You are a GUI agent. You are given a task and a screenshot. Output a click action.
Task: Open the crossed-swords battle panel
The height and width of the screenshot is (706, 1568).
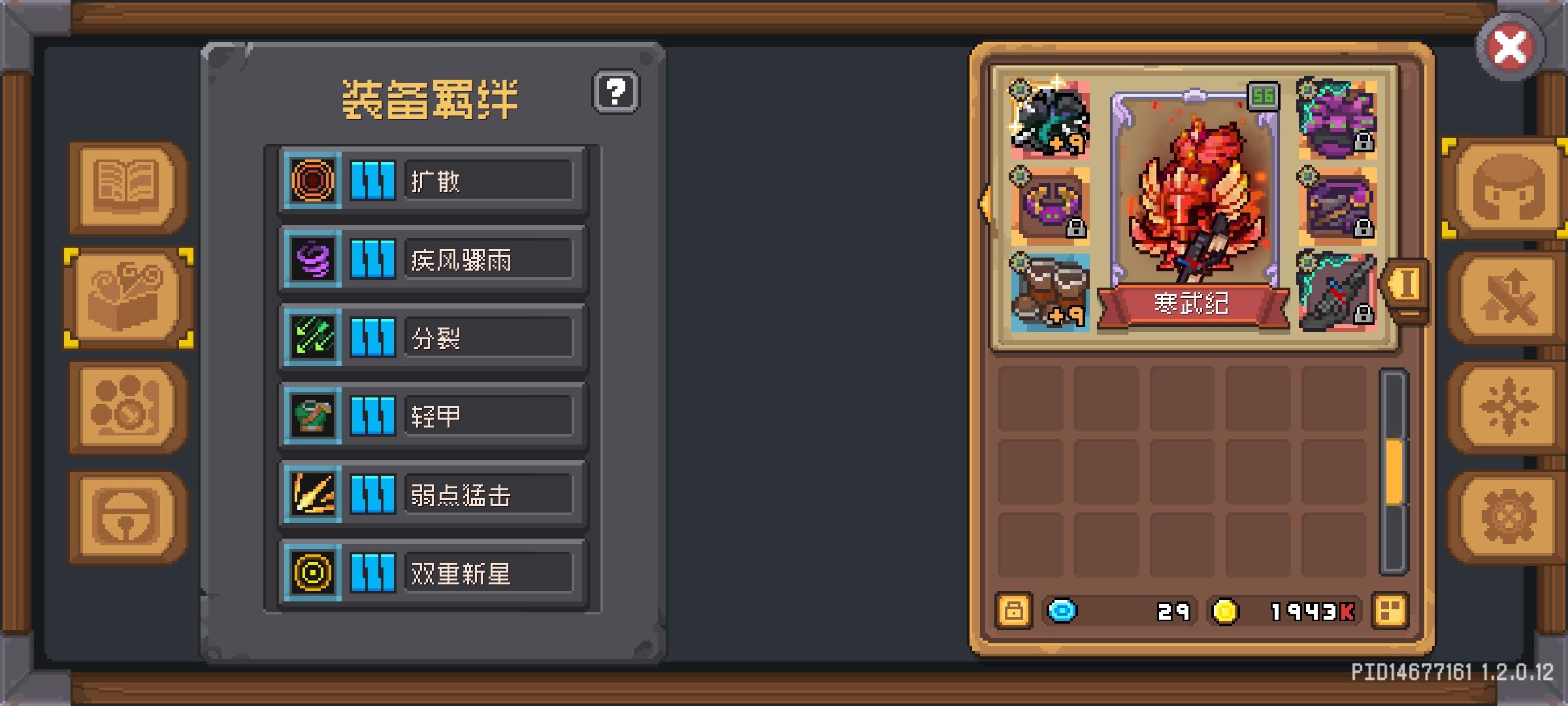click(1509, 297)
